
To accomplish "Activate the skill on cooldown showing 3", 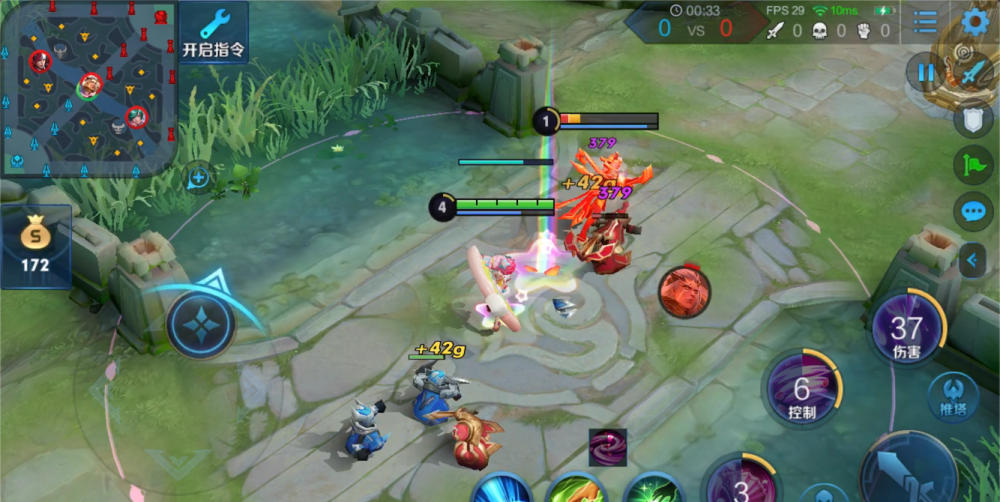I will 741,485.
